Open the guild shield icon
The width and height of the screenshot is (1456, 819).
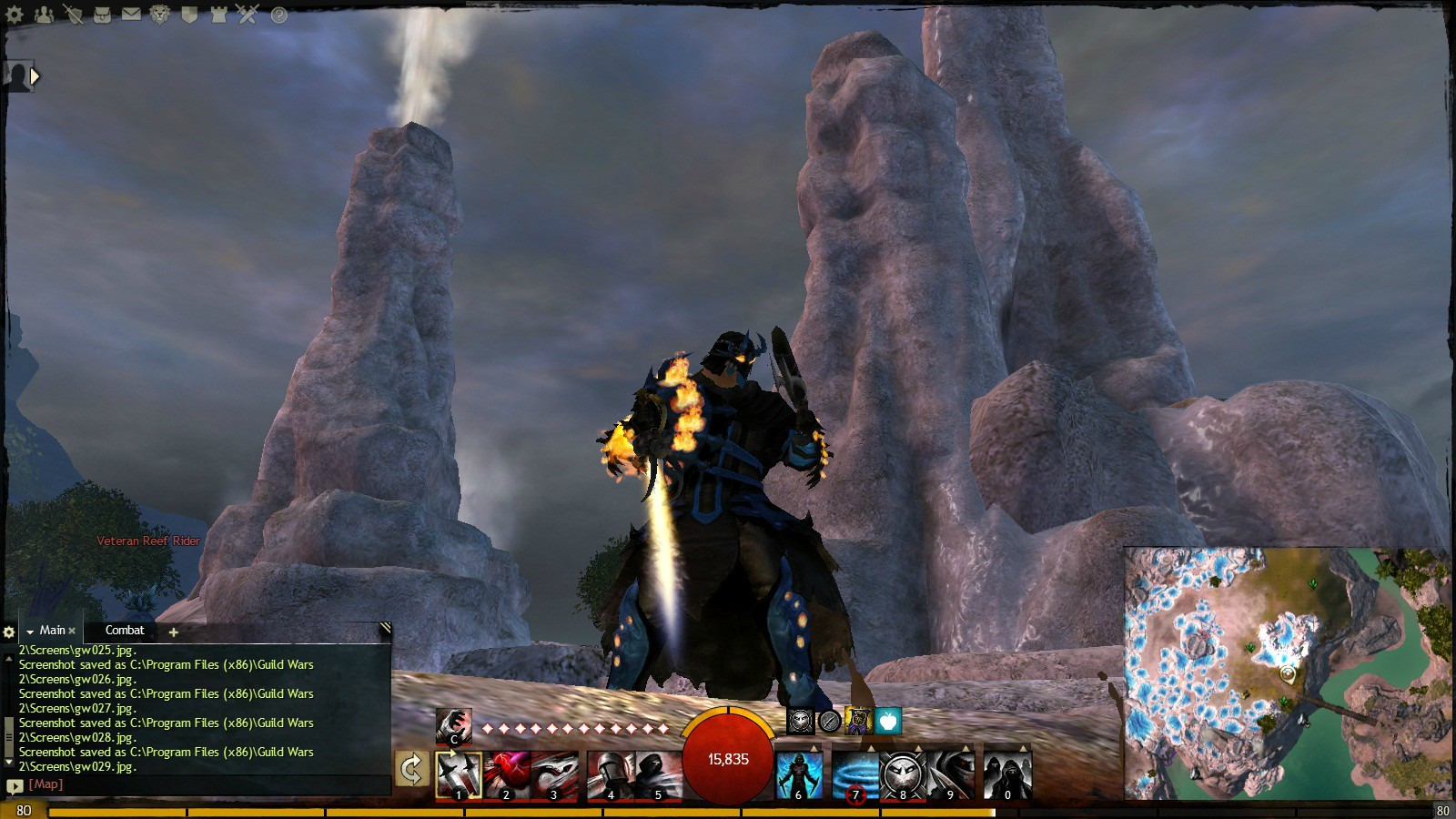(189, 15)
